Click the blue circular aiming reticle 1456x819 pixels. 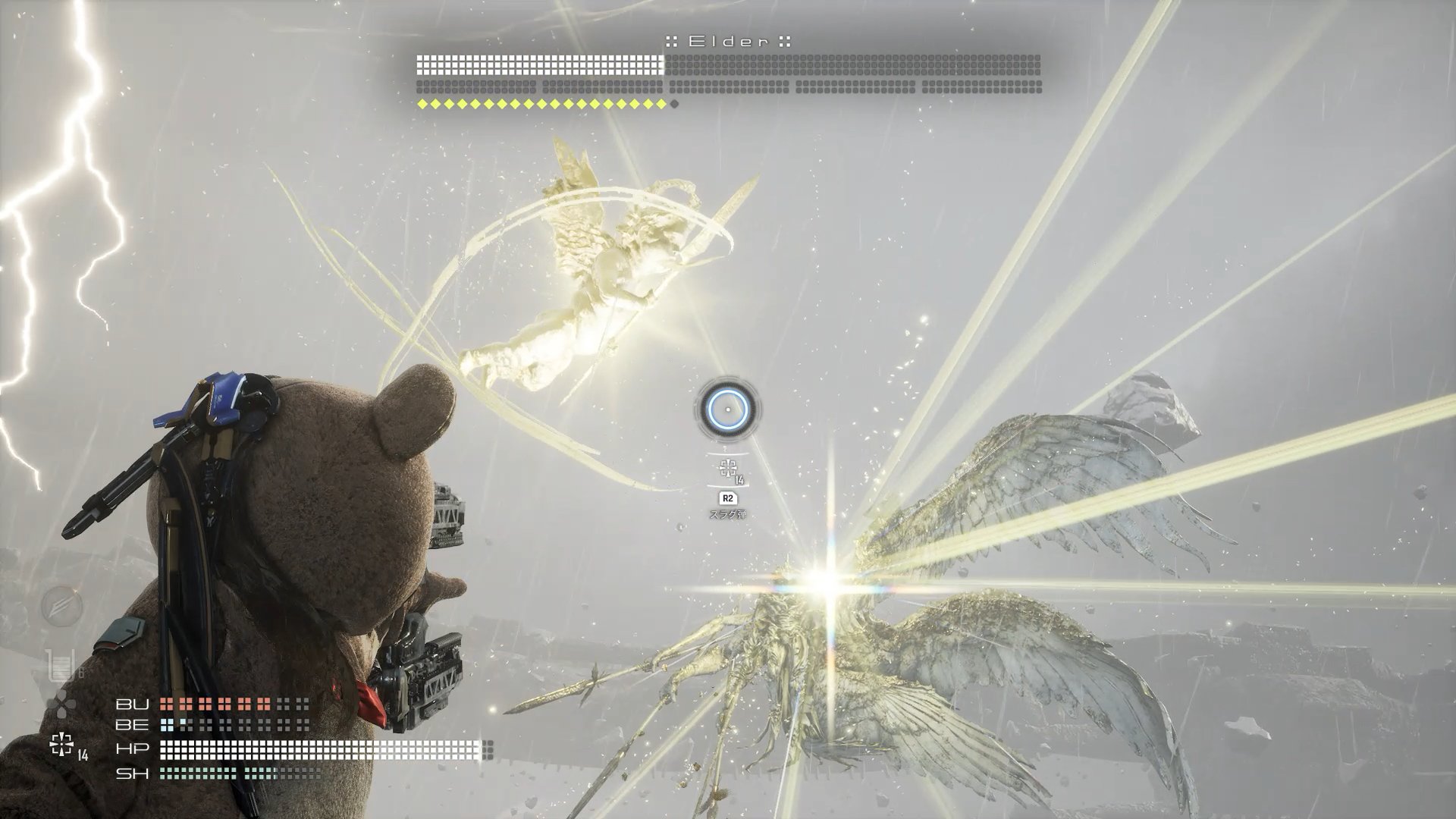(727, 409)
